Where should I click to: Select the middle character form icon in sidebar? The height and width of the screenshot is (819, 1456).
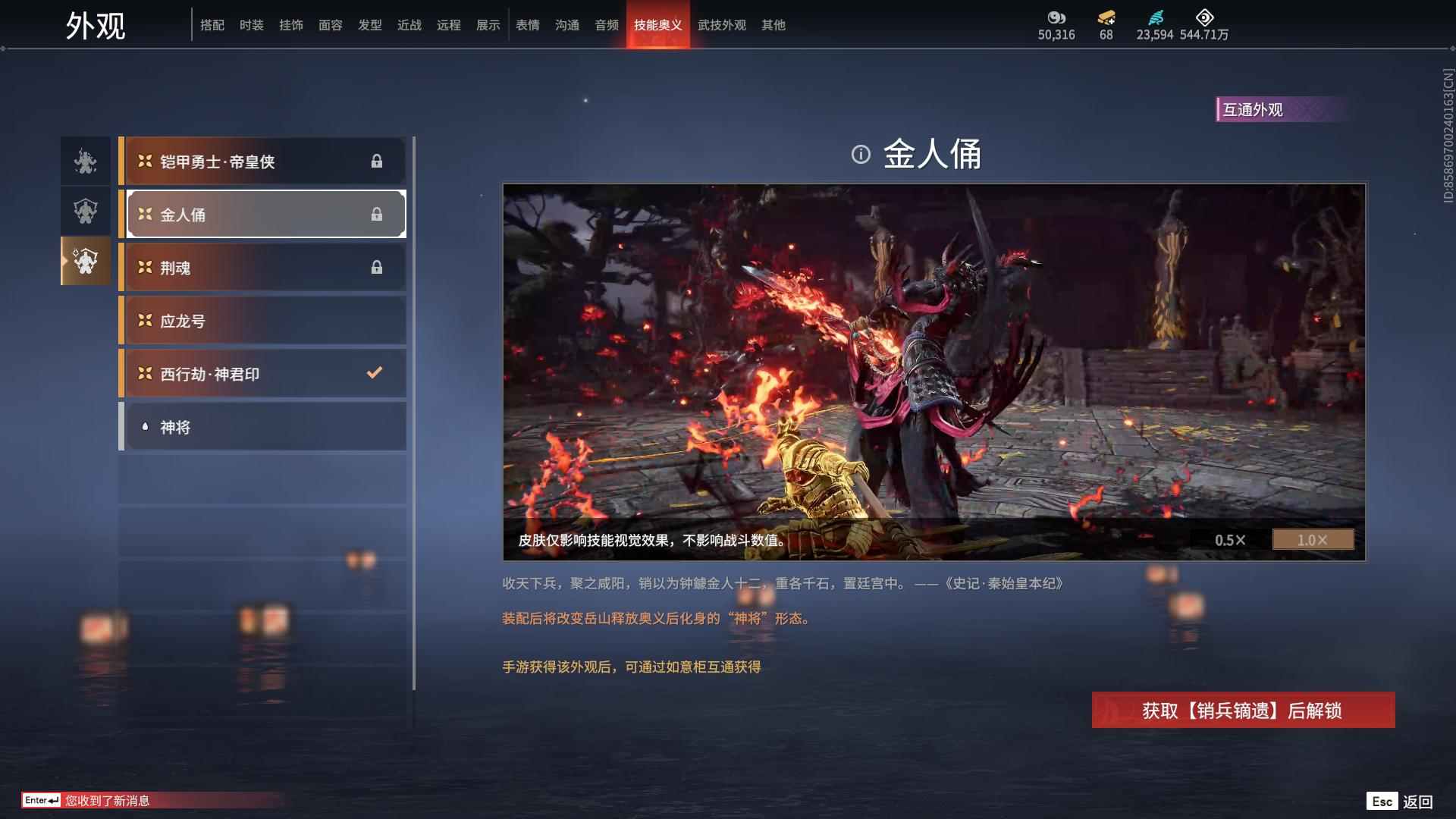click(85, 211)
